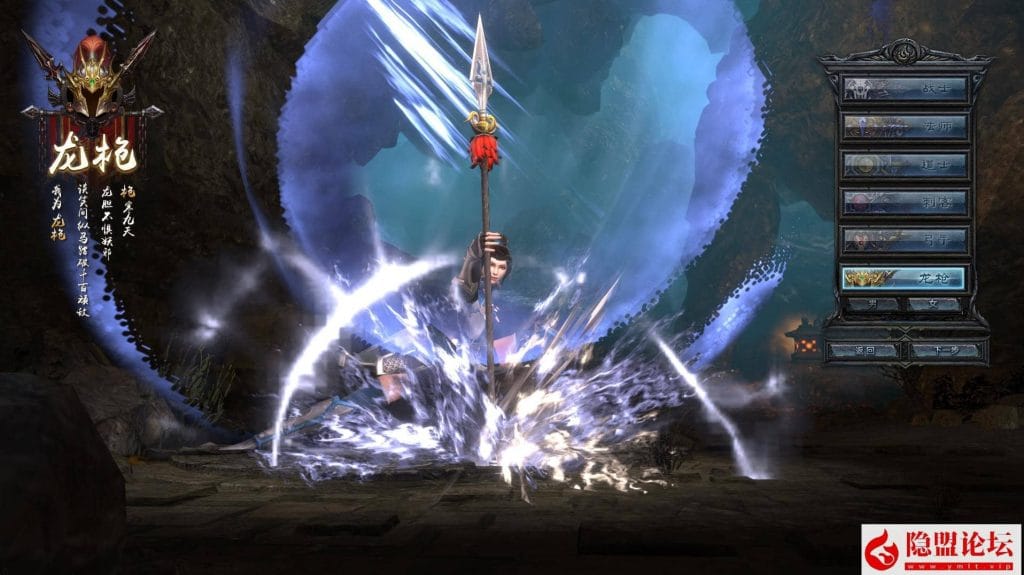This screenshot has width=1024, height=575.
Task: Select the highlighted 龙枪 (Dragon Spear) class
Action: pos(904,278)
